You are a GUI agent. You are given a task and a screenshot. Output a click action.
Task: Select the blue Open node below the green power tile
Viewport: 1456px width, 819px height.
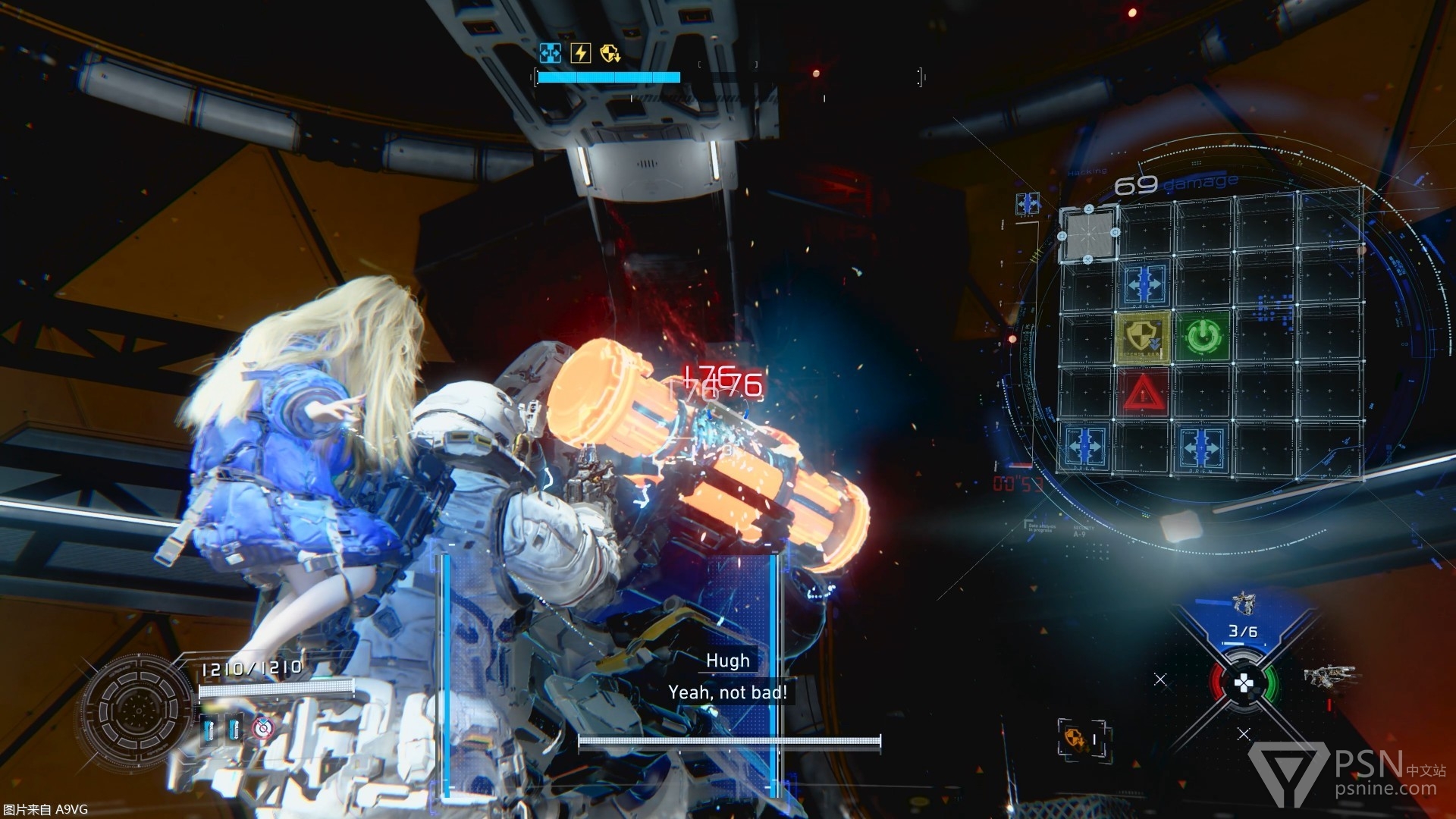[x=1200, y=447]
